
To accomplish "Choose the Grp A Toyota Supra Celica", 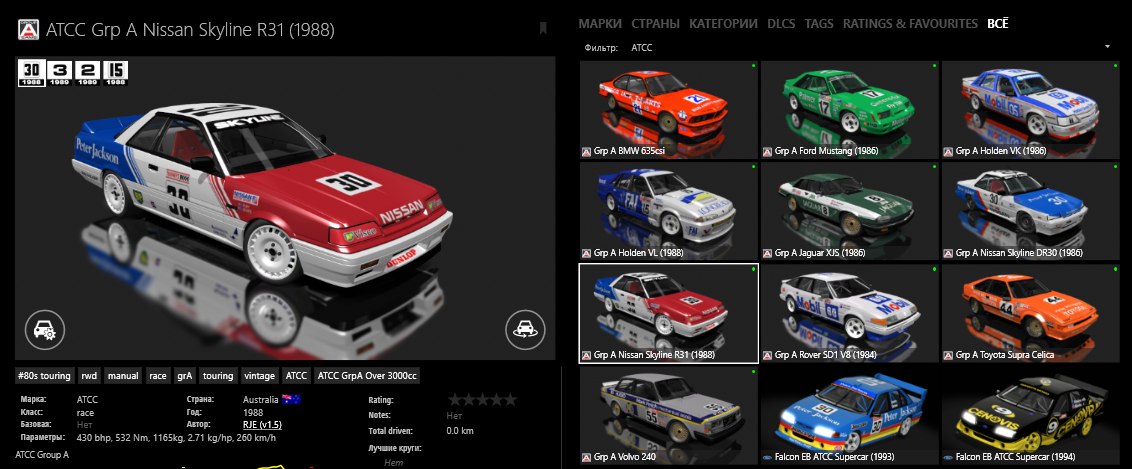I will 1030,312.
